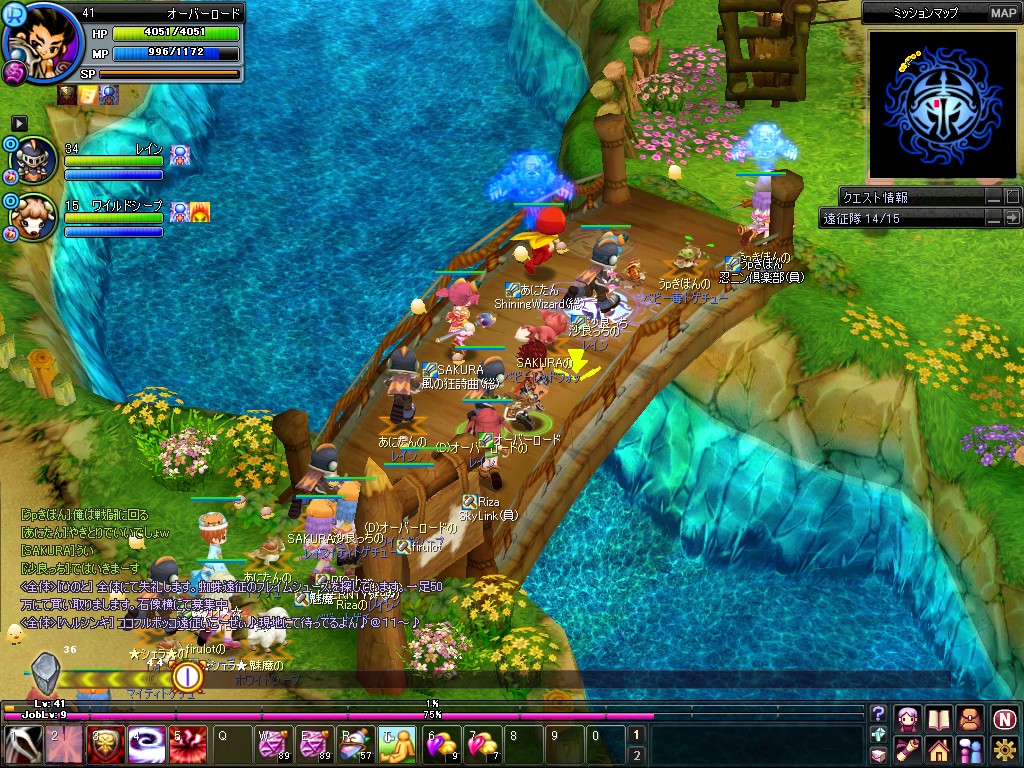This screenshot has height=768, width=1024.
Task: Open the house icon in the menu bar
Action: pyautogui.click(x=938, y=749)
